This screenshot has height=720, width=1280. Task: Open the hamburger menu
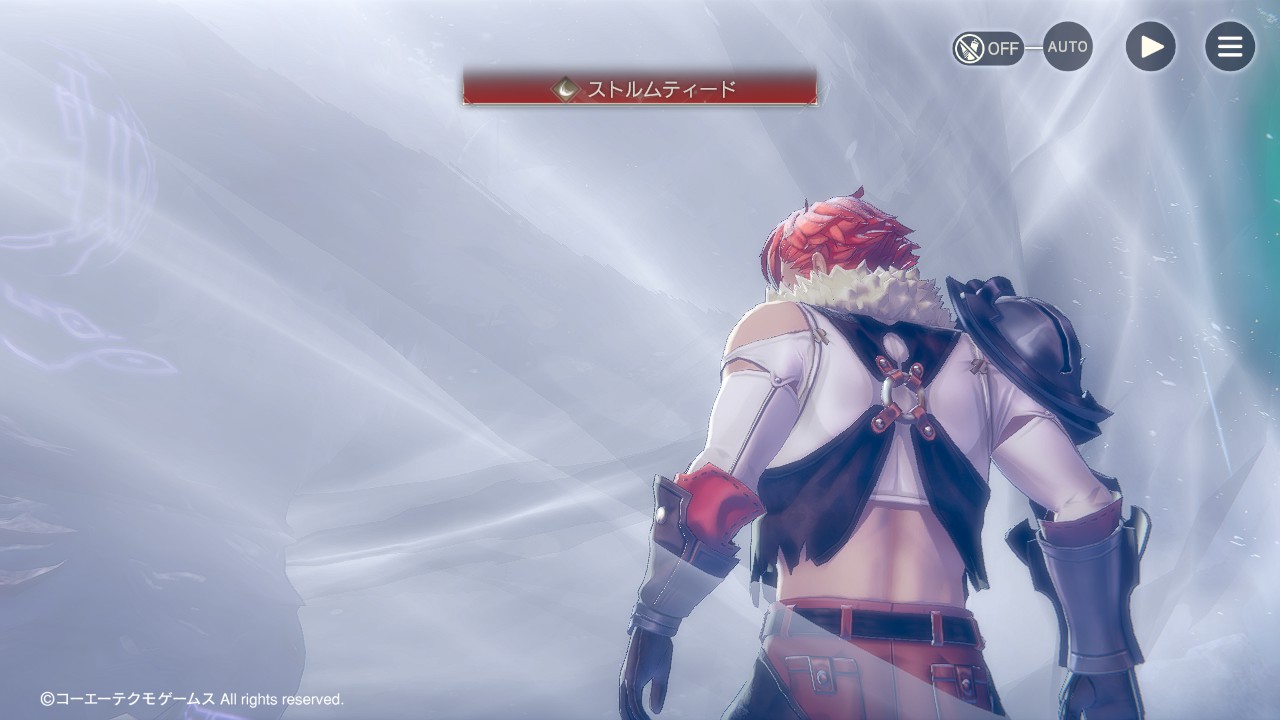(1229, 47)
